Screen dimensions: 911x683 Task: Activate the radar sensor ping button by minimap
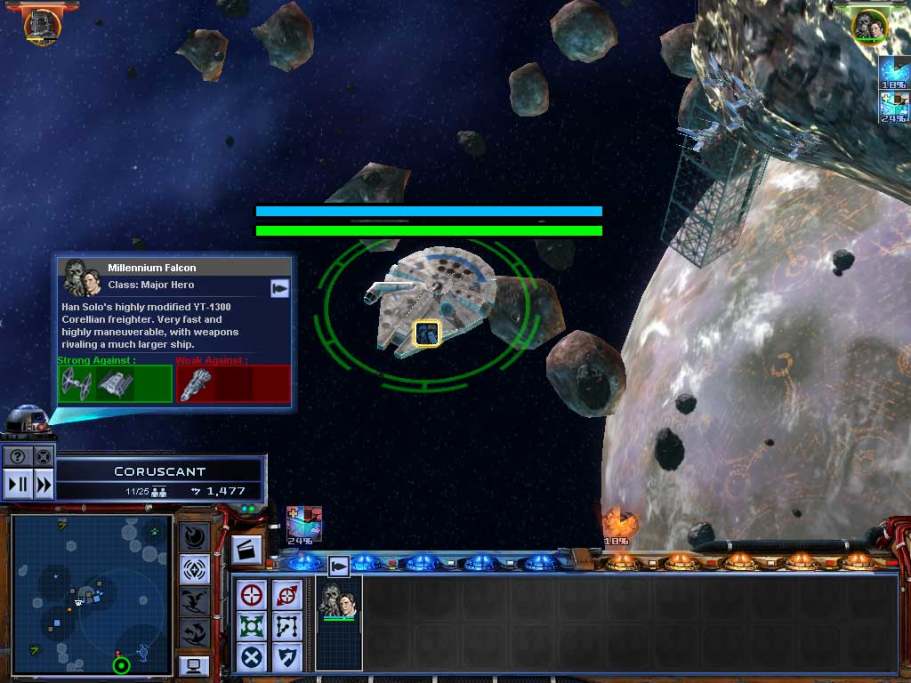[x=194, y=569]
